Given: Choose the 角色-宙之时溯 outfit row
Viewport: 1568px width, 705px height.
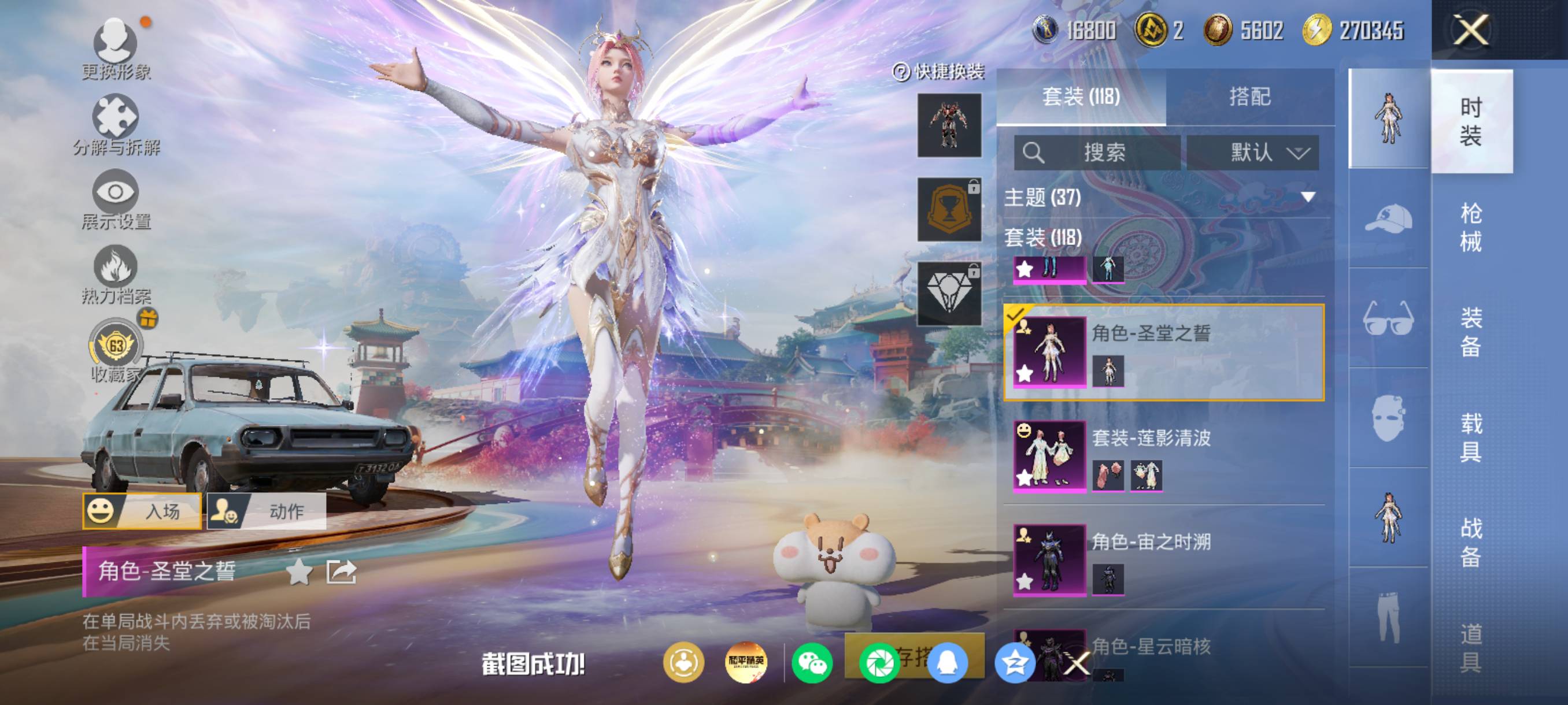Looking at the screenshot, I should [1163, 559].
